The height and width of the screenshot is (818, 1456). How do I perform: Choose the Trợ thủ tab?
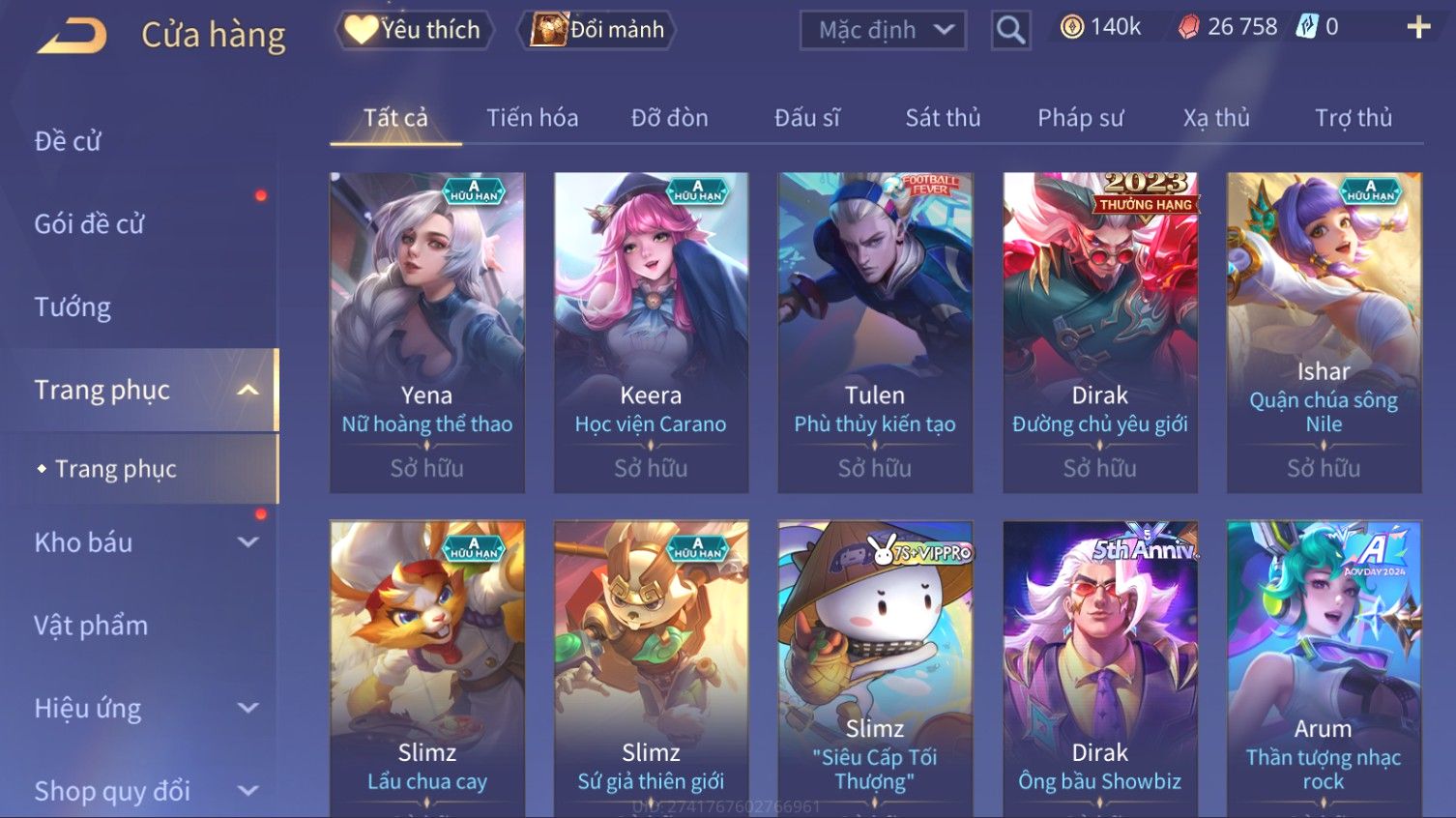[1353, 118]
